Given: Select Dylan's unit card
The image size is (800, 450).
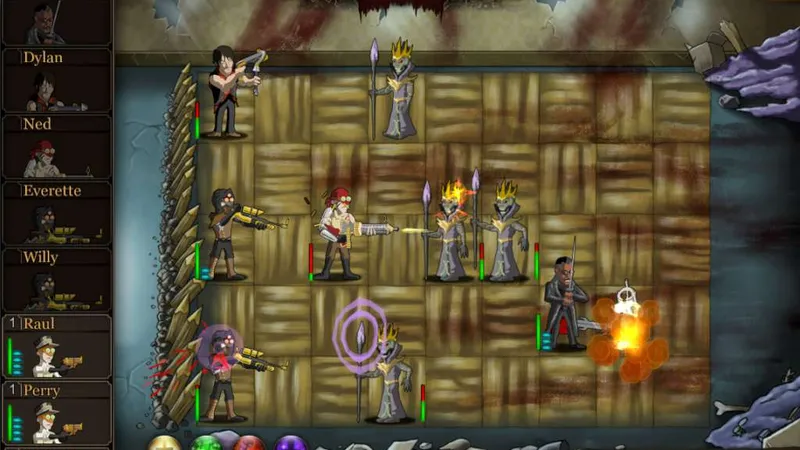Looking at the screenshot, I should (x=55, y=80).
